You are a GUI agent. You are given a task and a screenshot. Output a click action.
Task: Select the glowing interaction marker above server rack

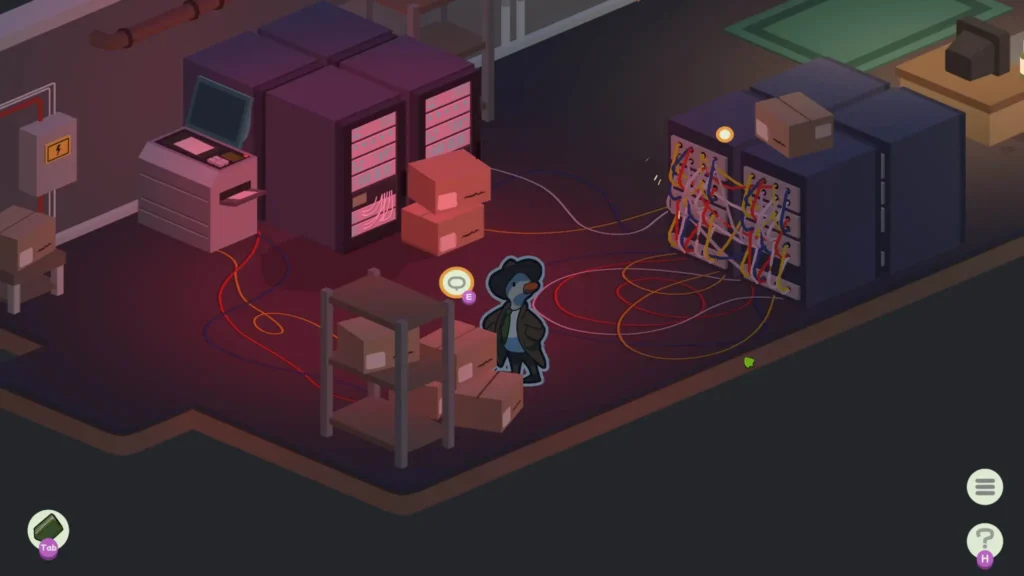pos(725,134)
